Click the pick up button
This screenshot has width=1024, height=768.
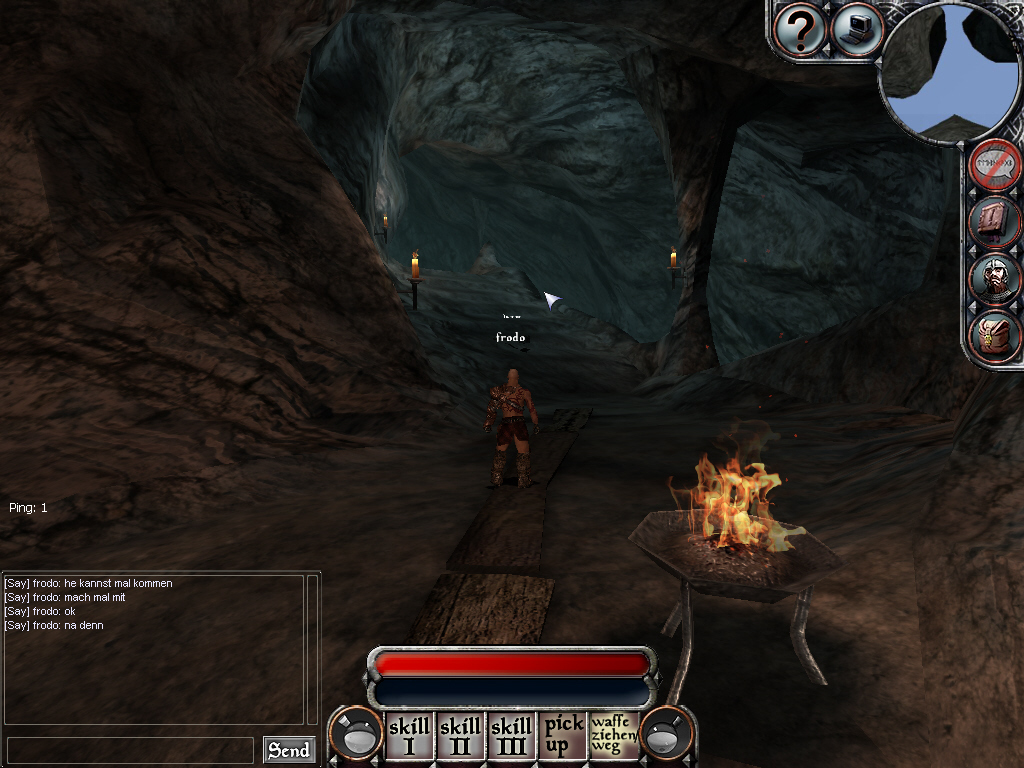pyautogui.click(x=563, y=736)
